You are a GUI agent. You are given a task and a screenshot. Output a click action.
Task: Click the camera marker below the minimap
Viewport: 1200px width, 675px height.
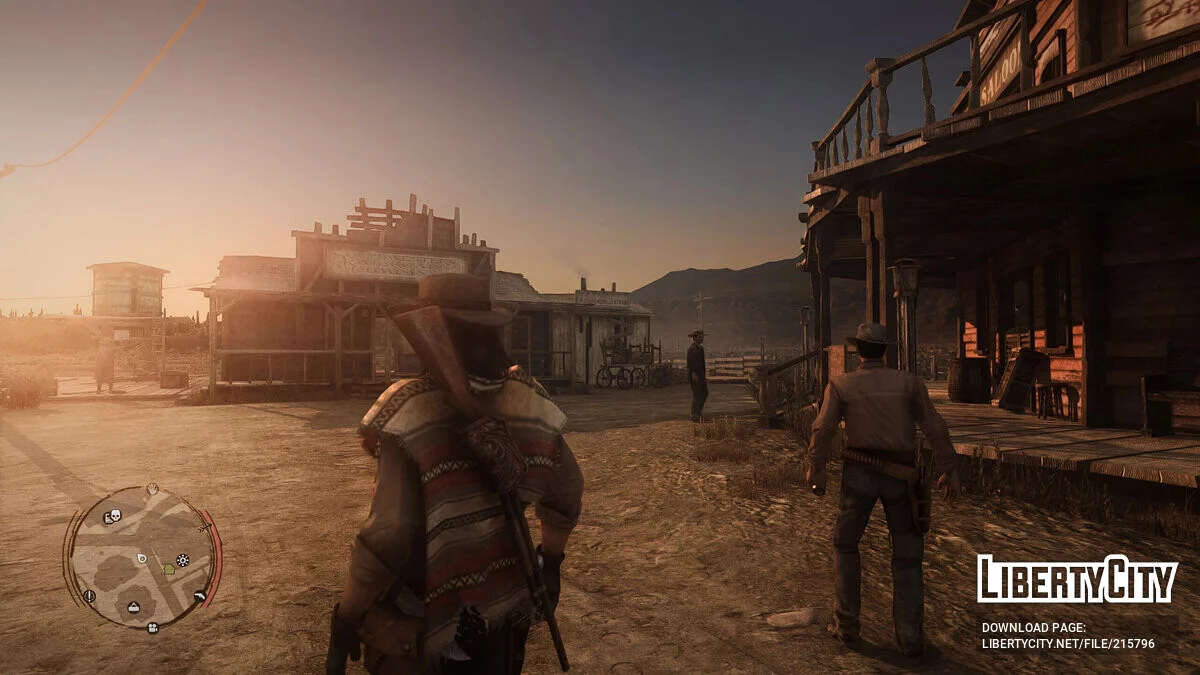tap(152, 628)
